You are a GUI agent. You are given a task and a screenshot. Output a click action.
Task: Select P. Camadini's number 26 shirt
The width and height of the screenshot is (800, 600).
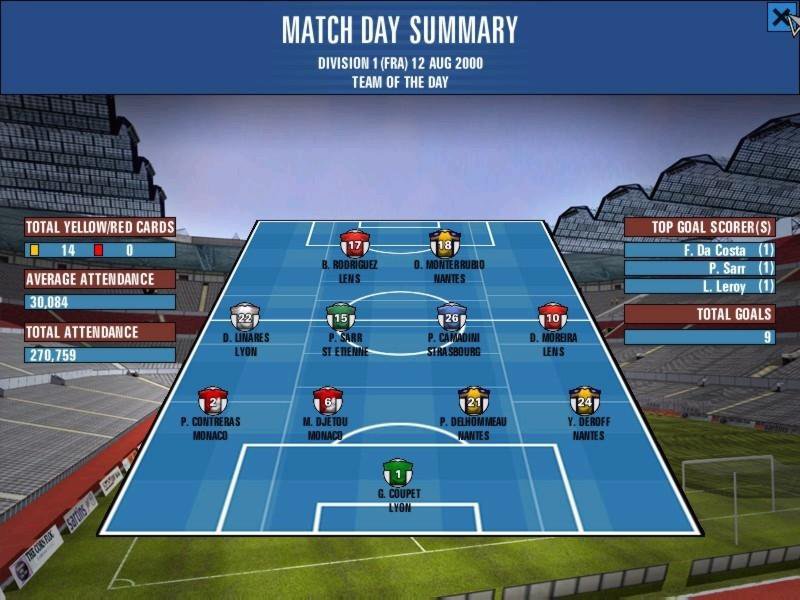[x=452, y=318]
